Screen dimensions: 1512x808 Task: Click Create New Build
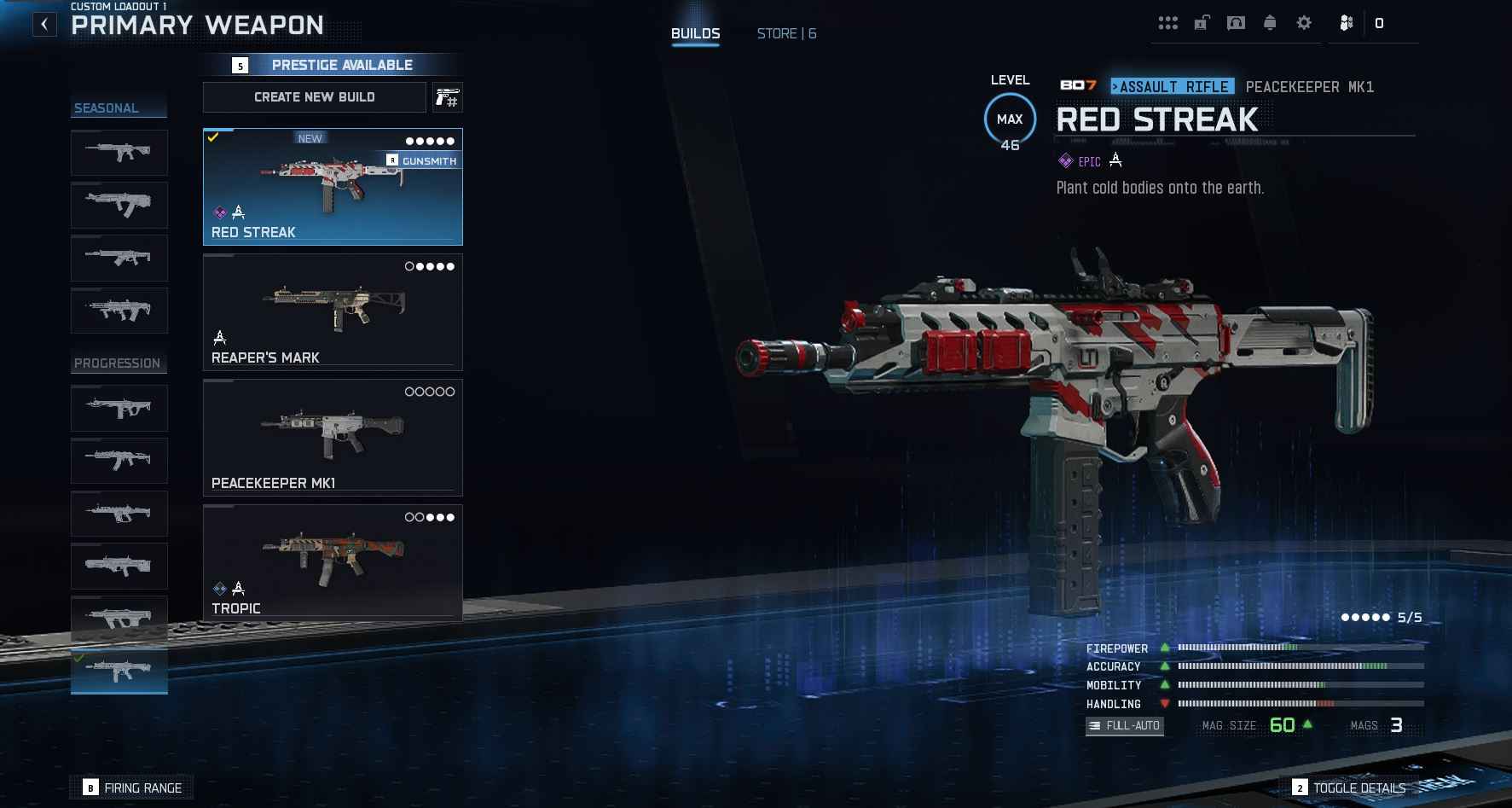point(314,97)
